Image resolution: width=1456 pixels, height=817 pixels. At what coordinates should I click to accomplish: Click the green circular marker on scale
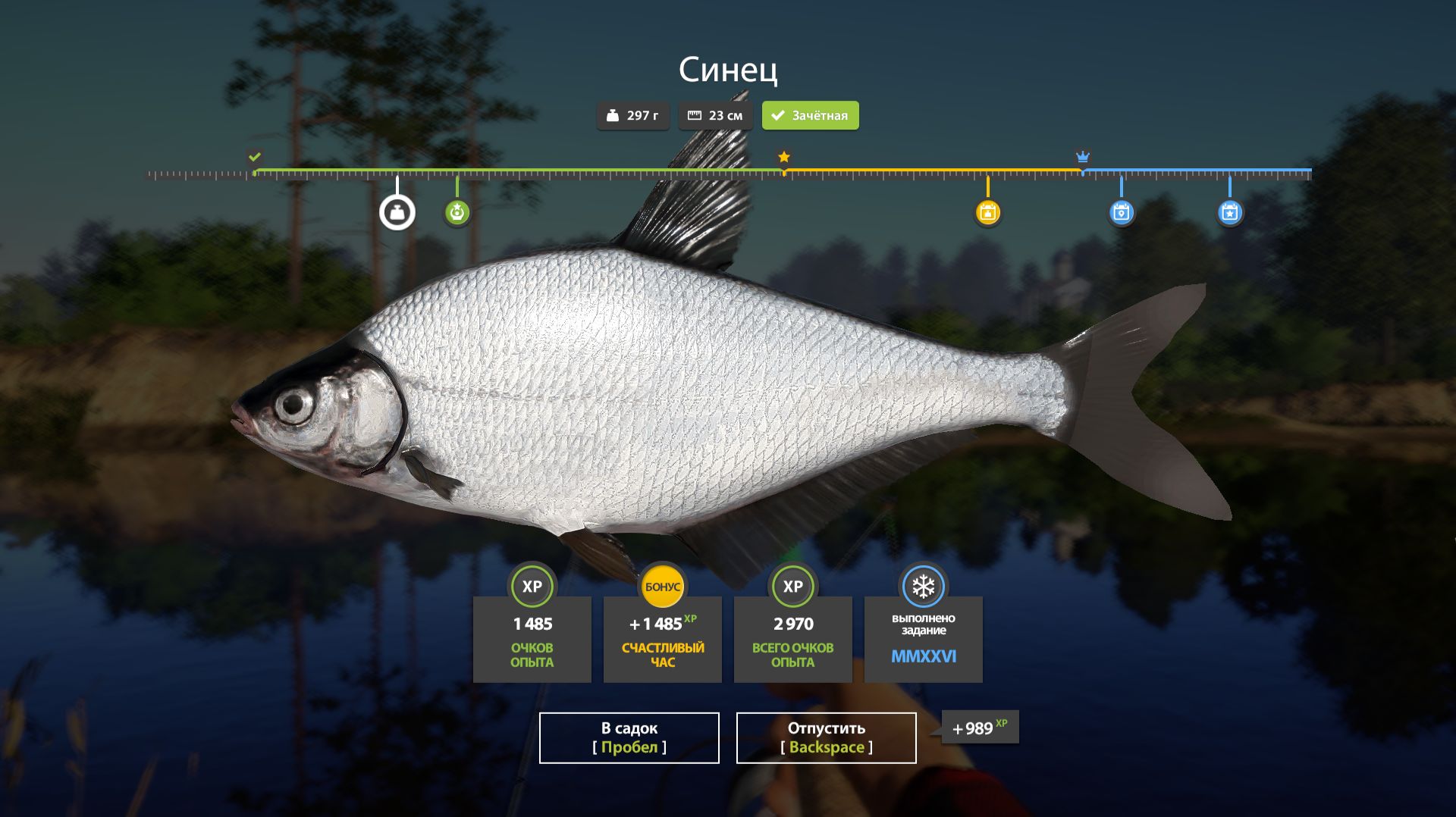coord(457,212)
